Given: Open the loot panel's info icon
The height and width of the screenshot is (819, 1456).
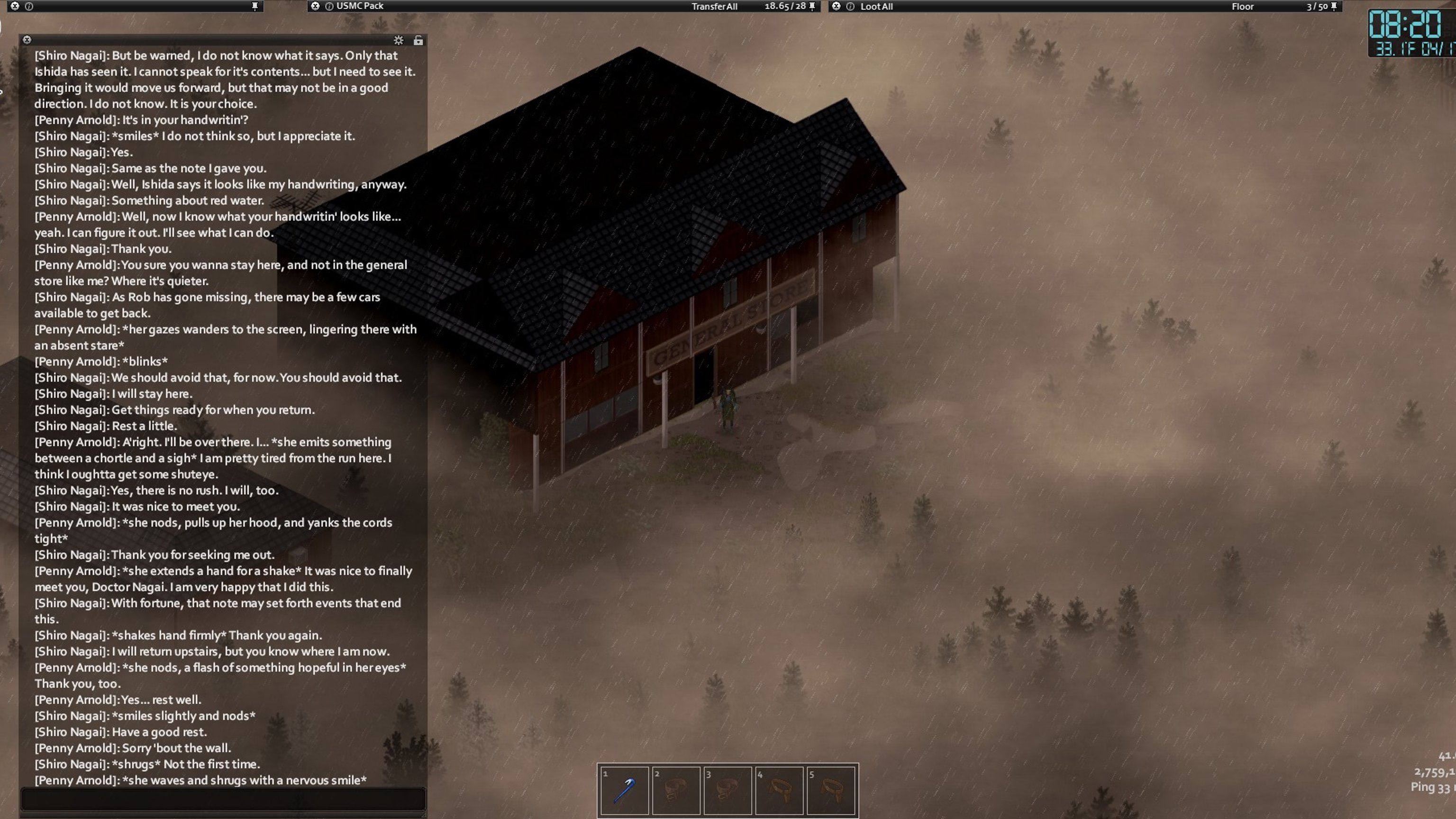Looking at the screenshot, I should point(850,6).
